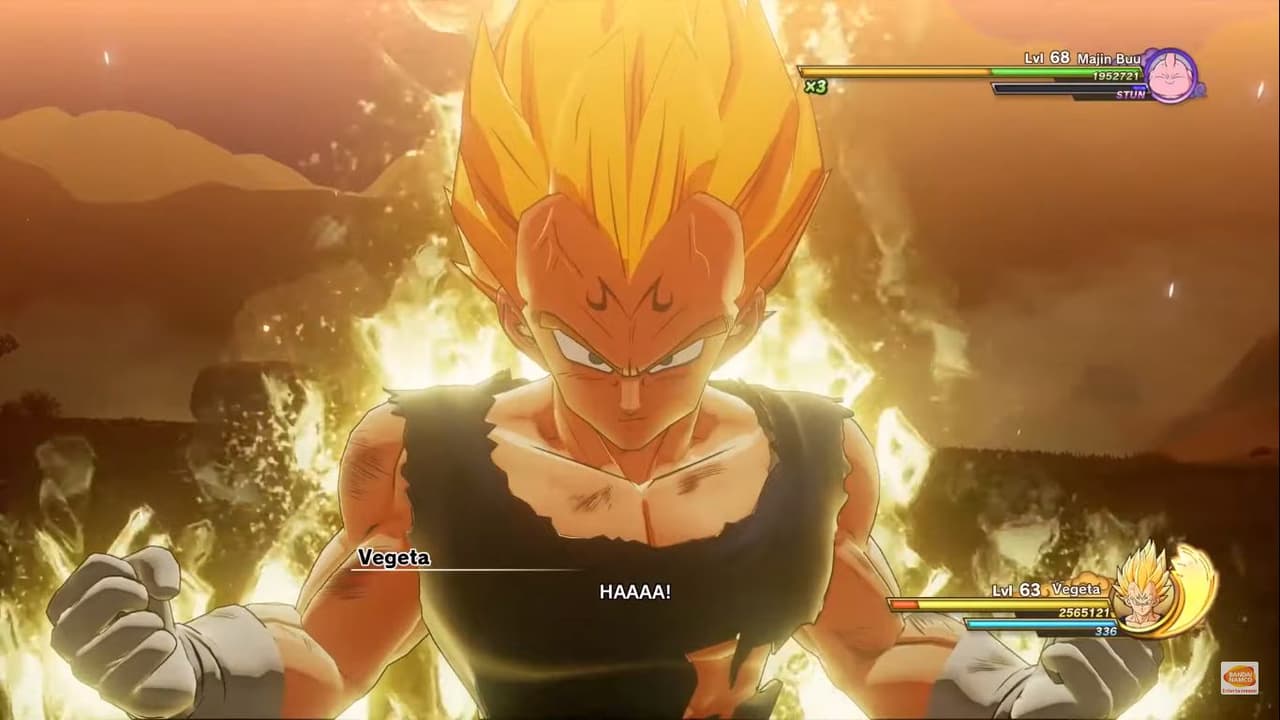Viewport: 1280px width, 720px height.
Task: Click the Bandai Namco logo watermark
Action: 1238,678
